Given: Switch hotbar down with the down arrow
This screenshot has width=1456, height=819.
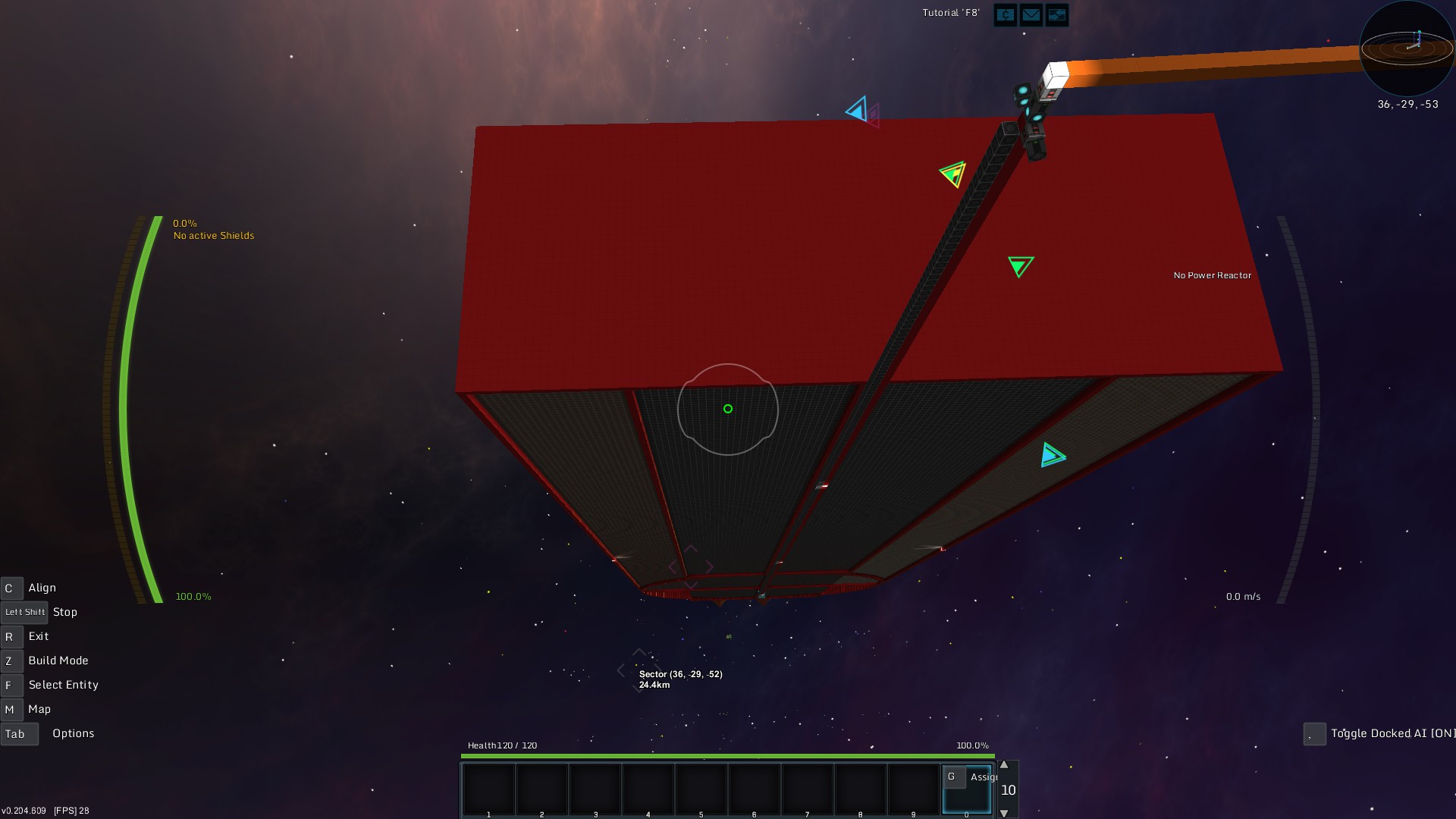Looking at the screenshot, I should [1004, 813].
